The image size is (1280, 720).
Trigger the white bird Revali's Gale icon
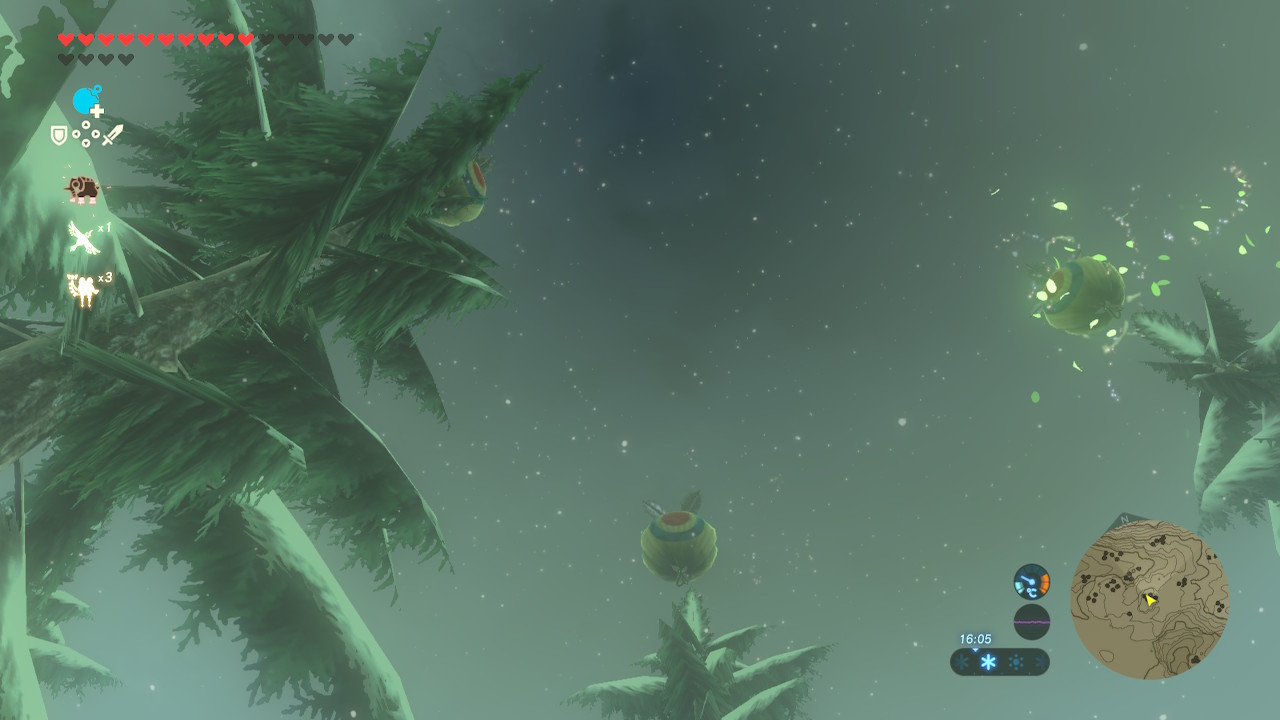point(82,238)
